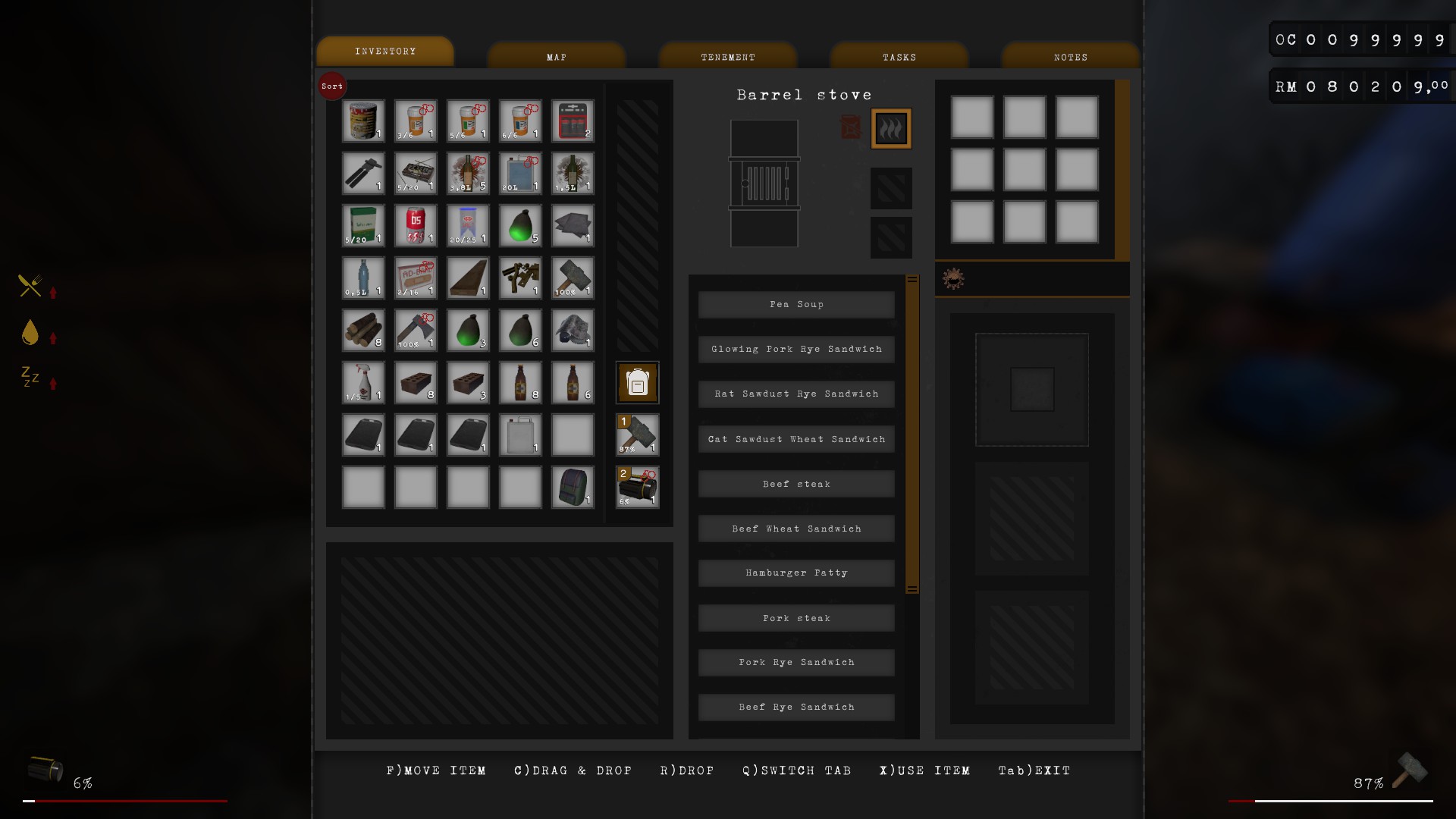1456x819 pixels.
Task: Select the sledgehammer with 100% durability
Action: click(x=573, y=278)
